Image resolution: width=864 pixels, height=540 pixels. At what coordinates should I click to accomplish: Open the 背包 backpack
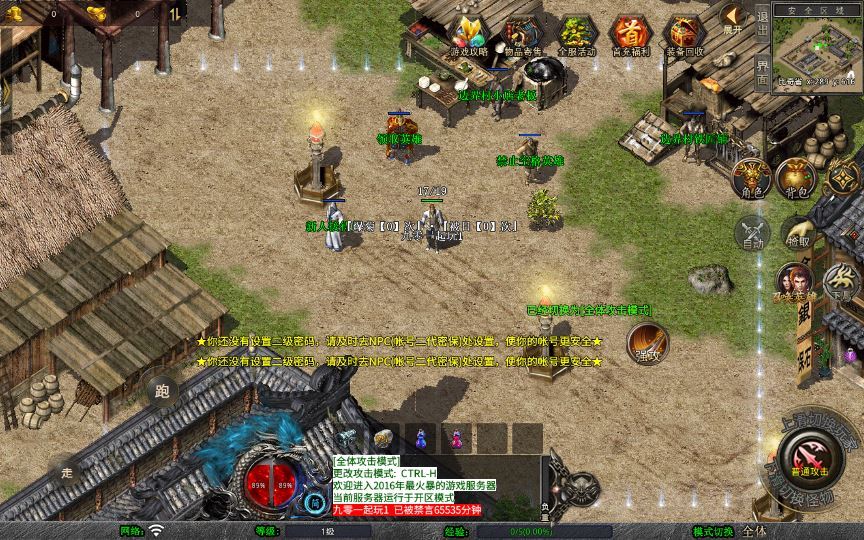[797, 177]
